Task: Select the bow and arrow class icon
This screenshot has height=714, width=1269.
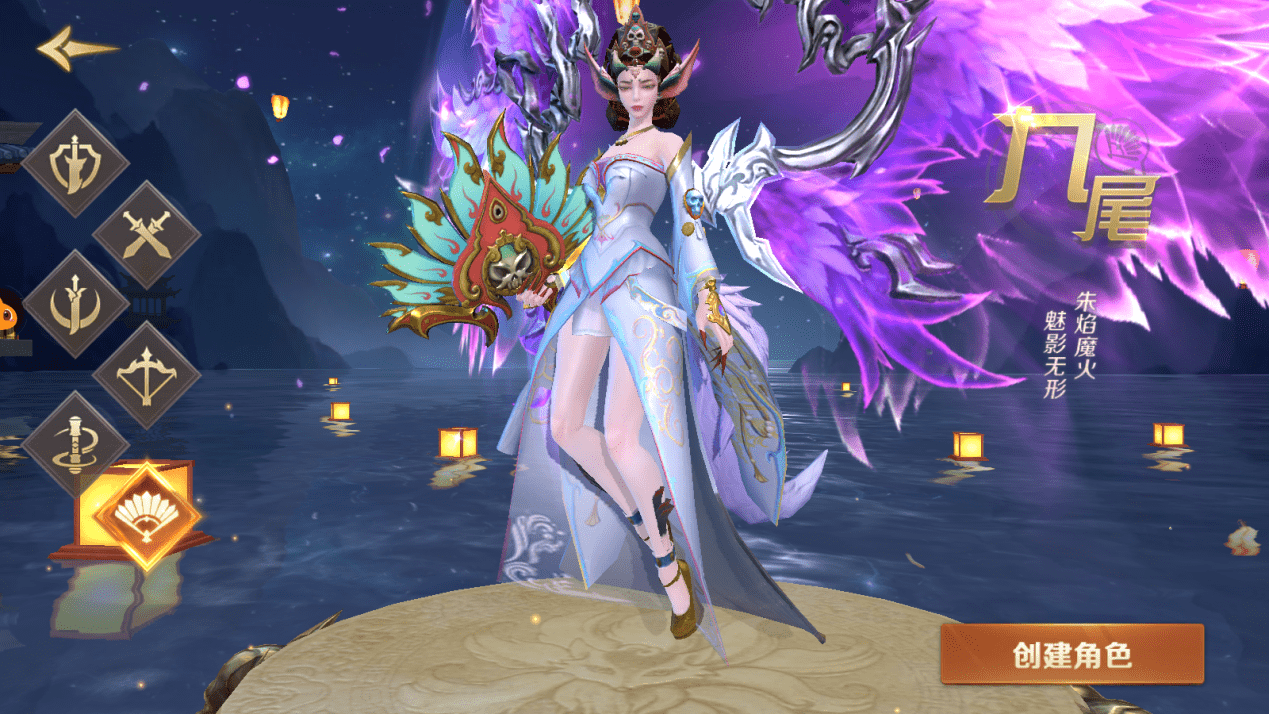Action: (146, 375)
